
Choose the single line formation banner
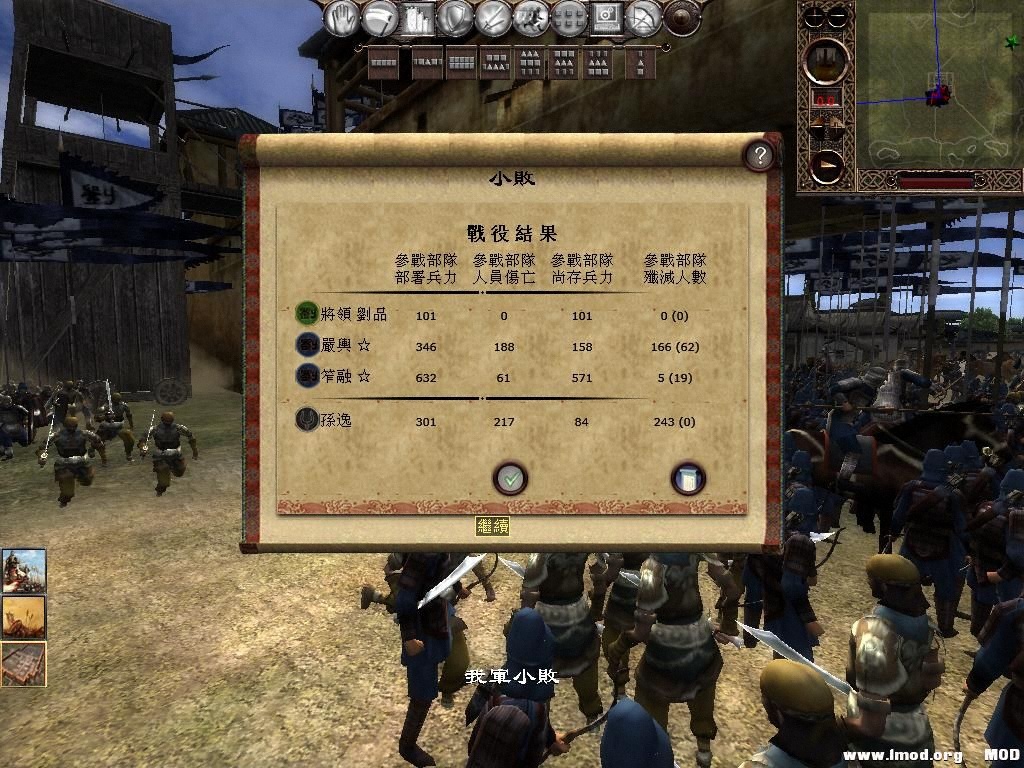(383, 62)
